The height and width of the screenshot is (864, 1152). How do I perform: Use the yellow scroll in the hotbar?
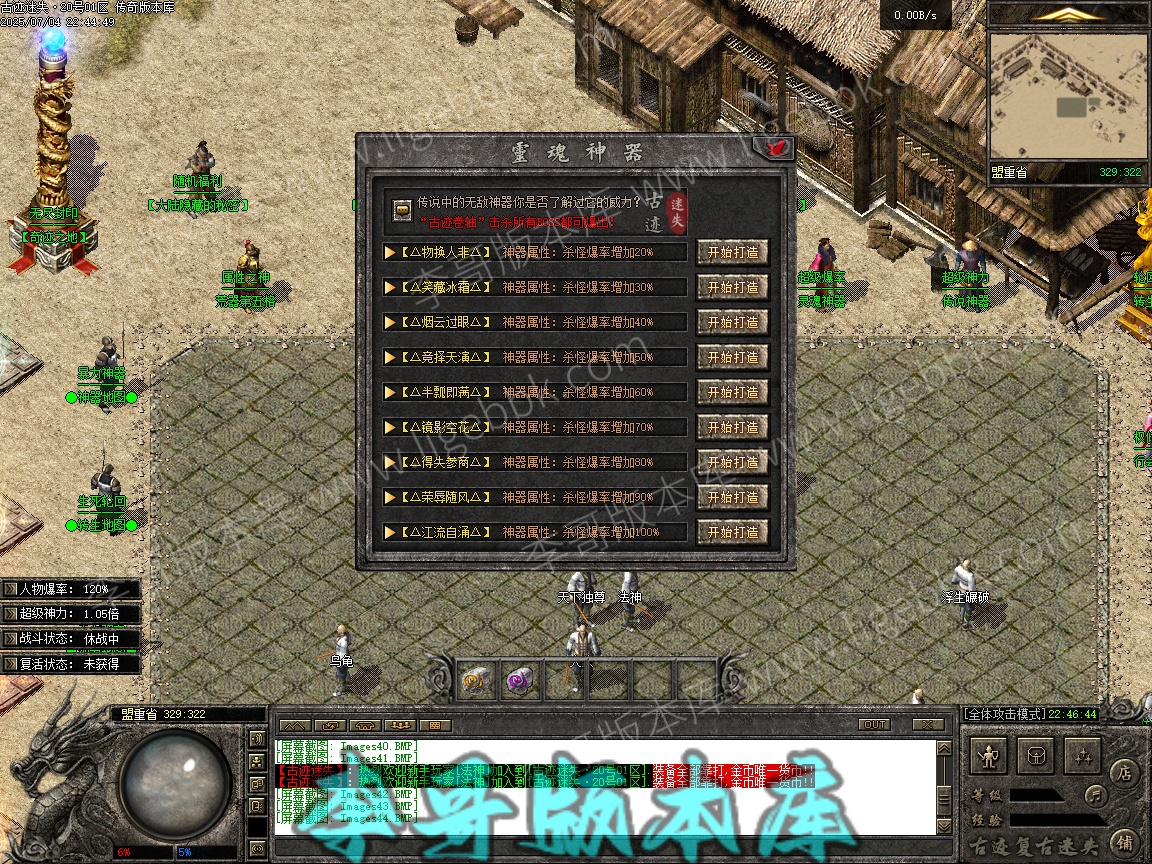(x=475, y=681)
